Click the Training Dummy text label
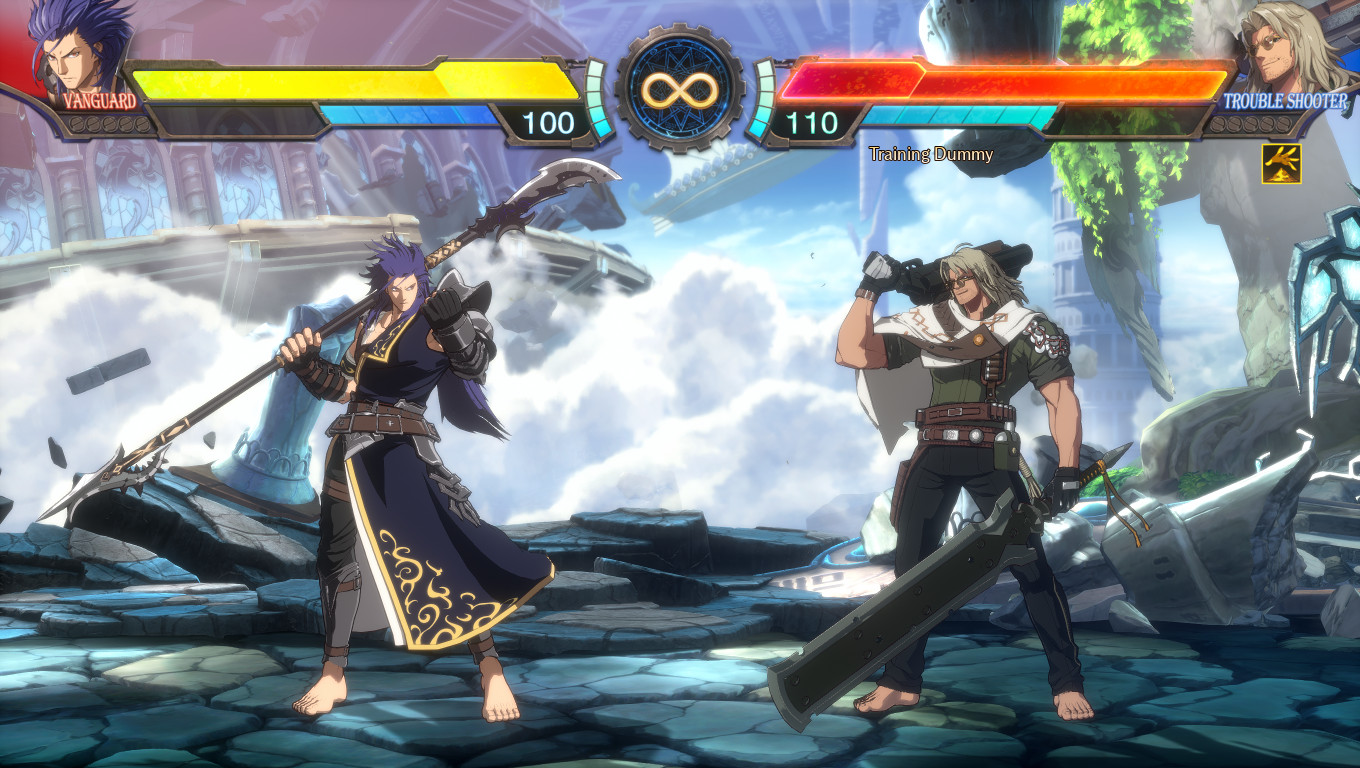This screenshot has width=1360, height=768. [930, 154]
